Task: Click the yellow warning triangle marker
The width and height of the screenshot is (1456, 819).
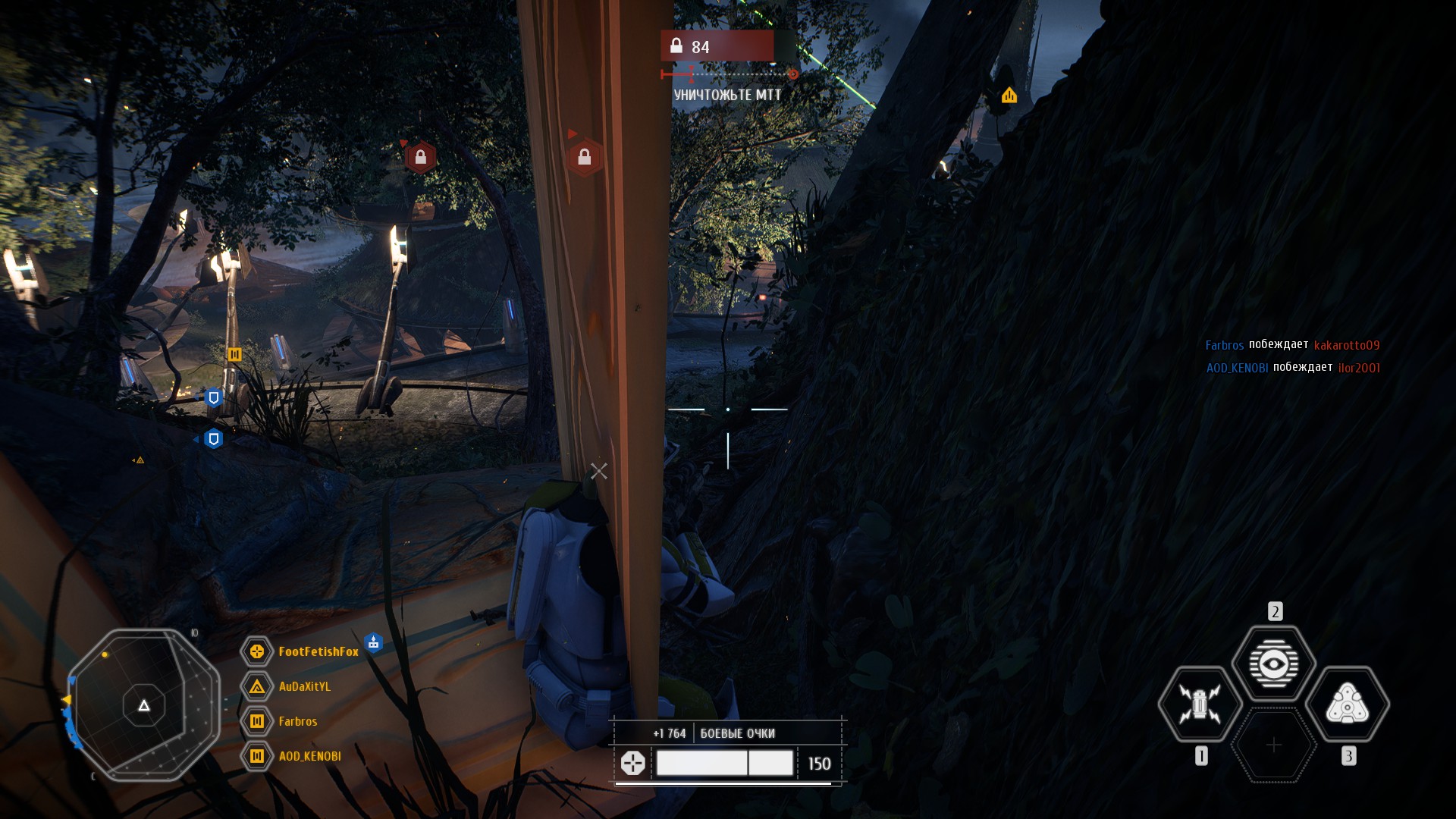Action: (x=1009, y=96)
